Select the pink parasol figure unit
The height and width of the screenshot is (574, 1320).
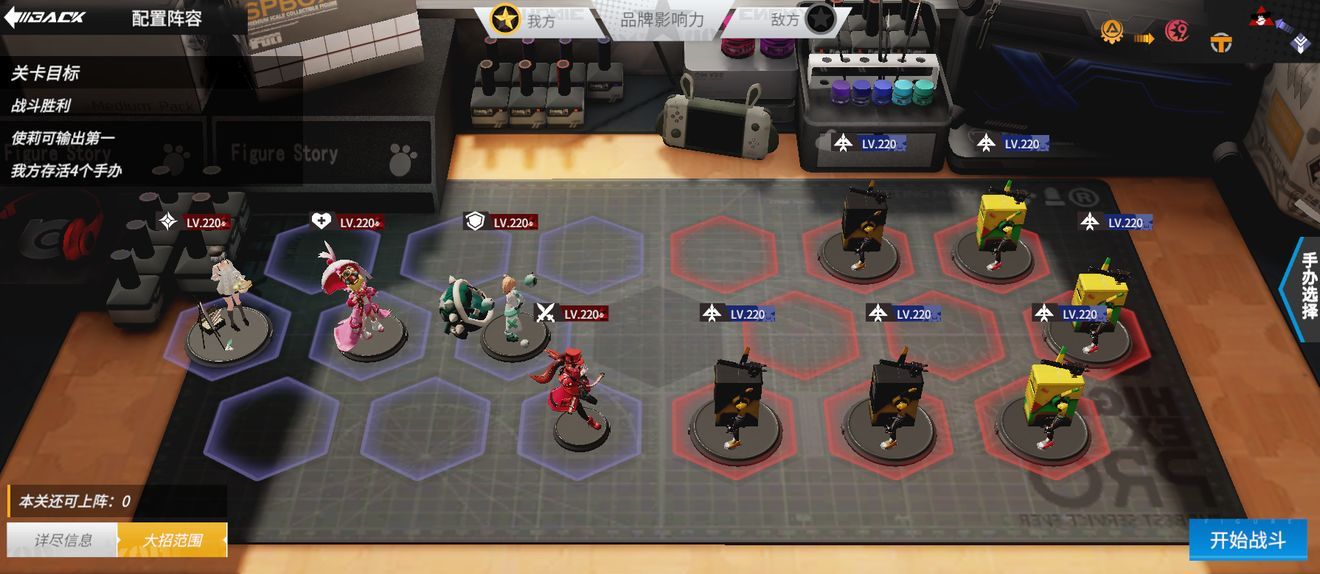coord(356,300)
